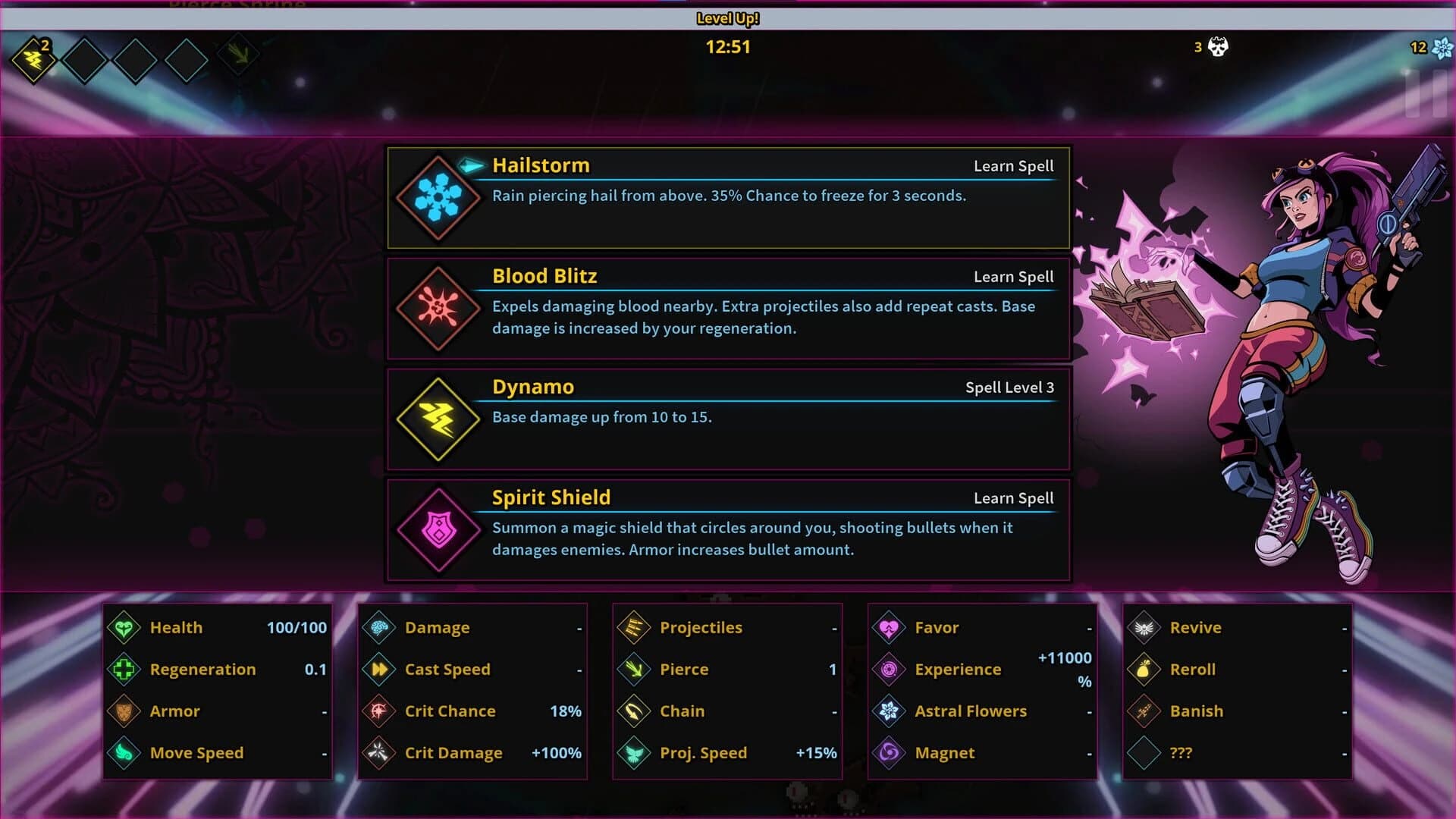Viewport: 1456px width, 819px height.
Task: Click the Chain hook icon
Action: click(634, 711)
